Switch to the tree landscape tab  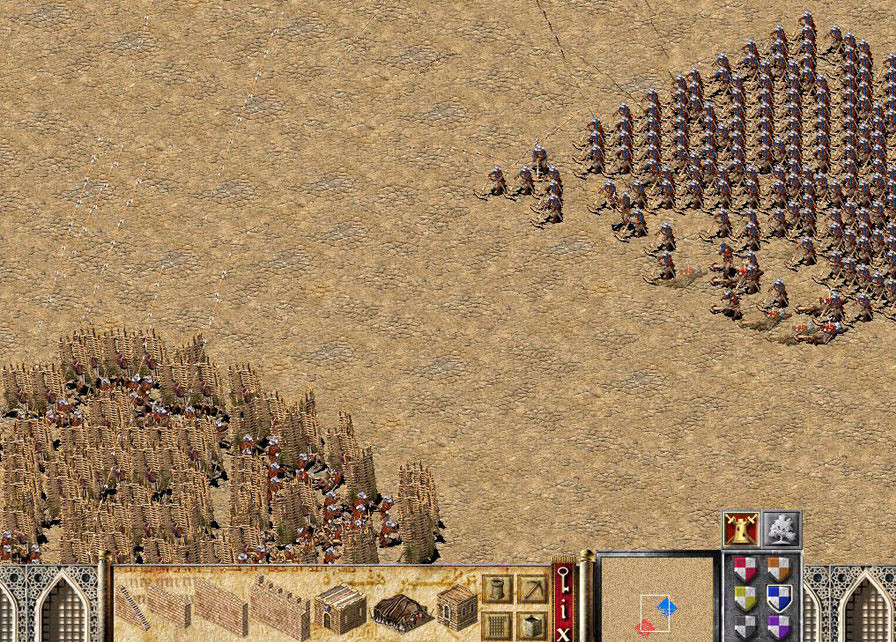tap(781, 529)
